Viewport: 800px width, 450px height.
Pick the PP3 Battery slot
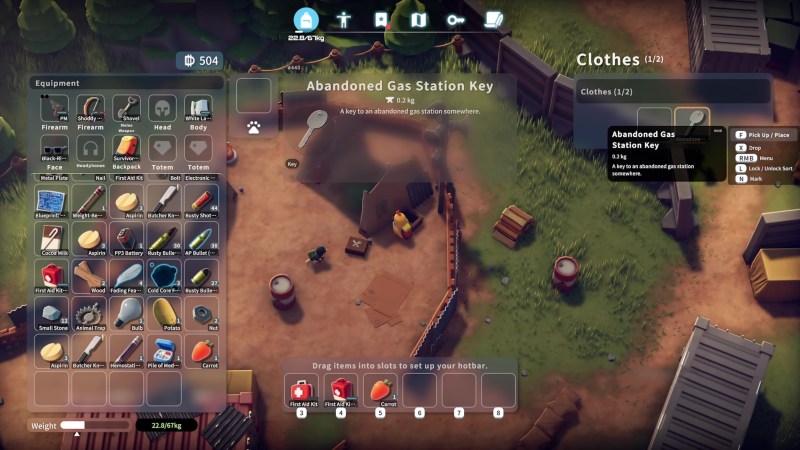[126, 238]
